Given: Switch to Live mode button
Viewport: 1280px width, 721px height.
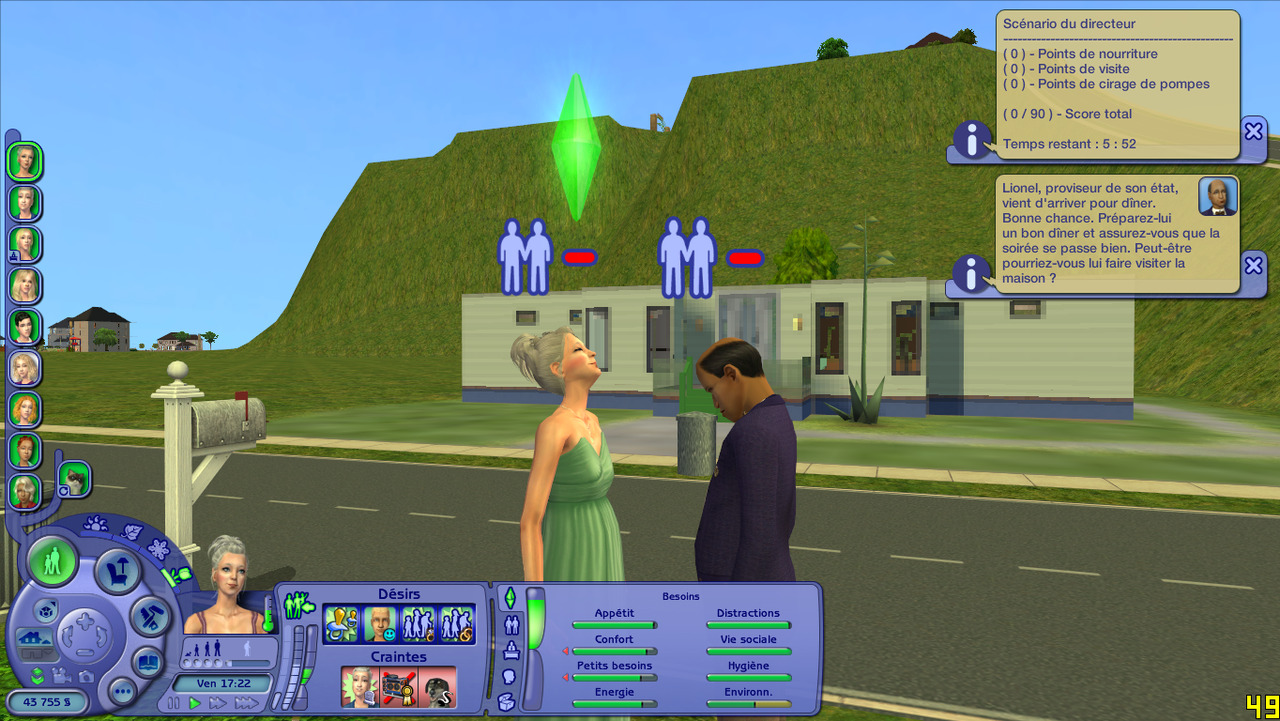Looking at the screenshot, I should pos(52,561).
